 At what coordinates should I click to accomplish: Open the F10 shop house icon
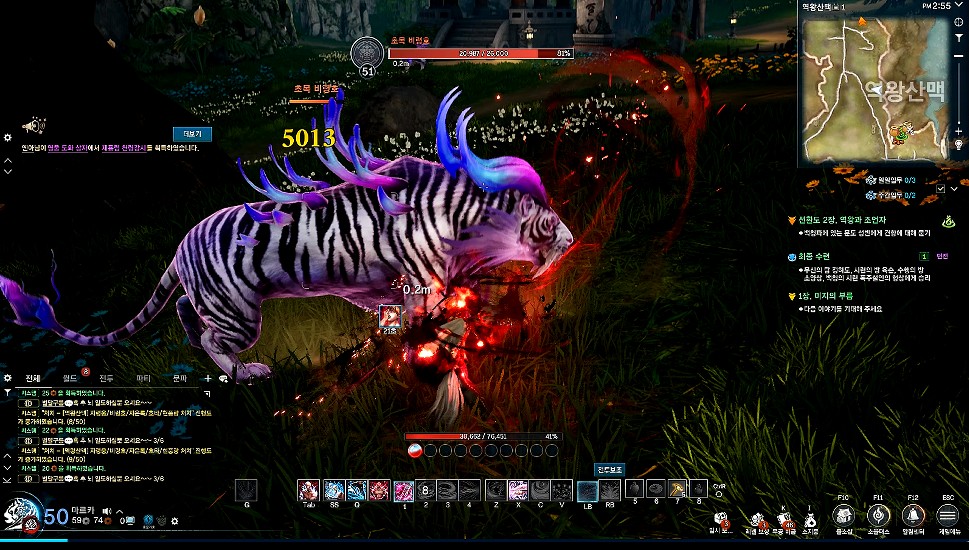[843, 516]
